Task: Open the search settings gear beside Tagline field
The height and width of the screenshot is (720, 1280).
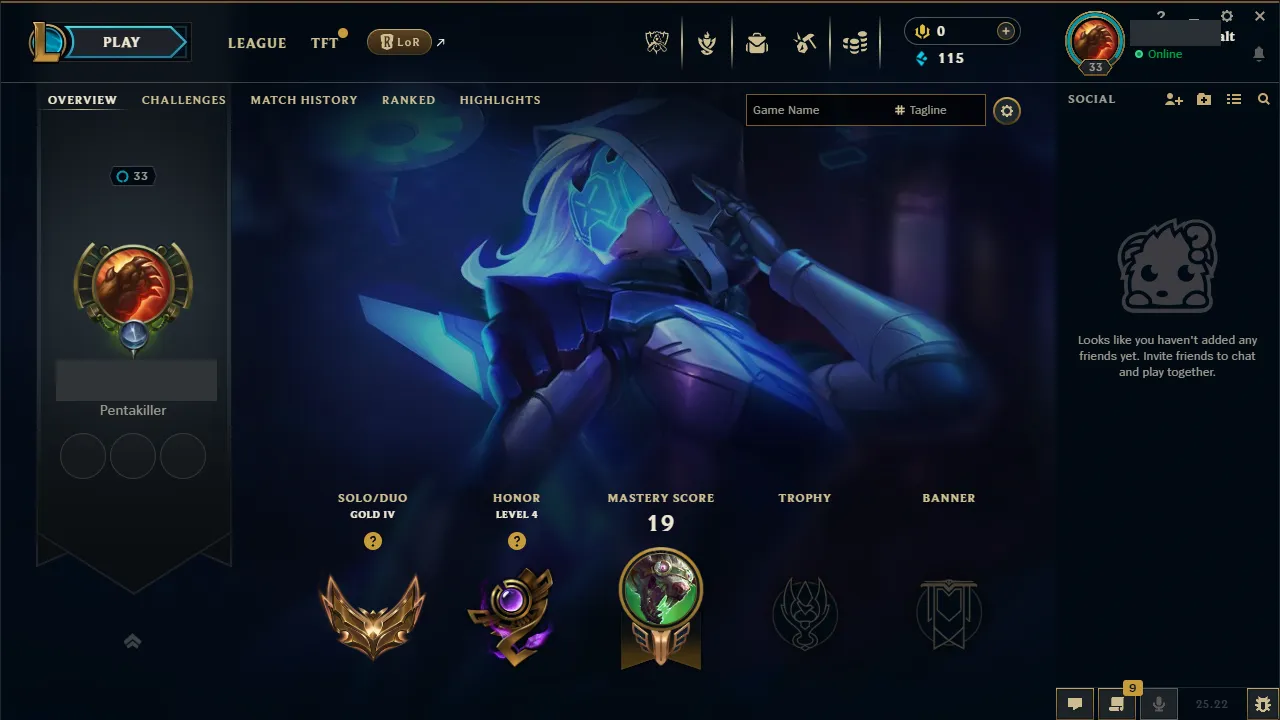Action: point(1007,111)
